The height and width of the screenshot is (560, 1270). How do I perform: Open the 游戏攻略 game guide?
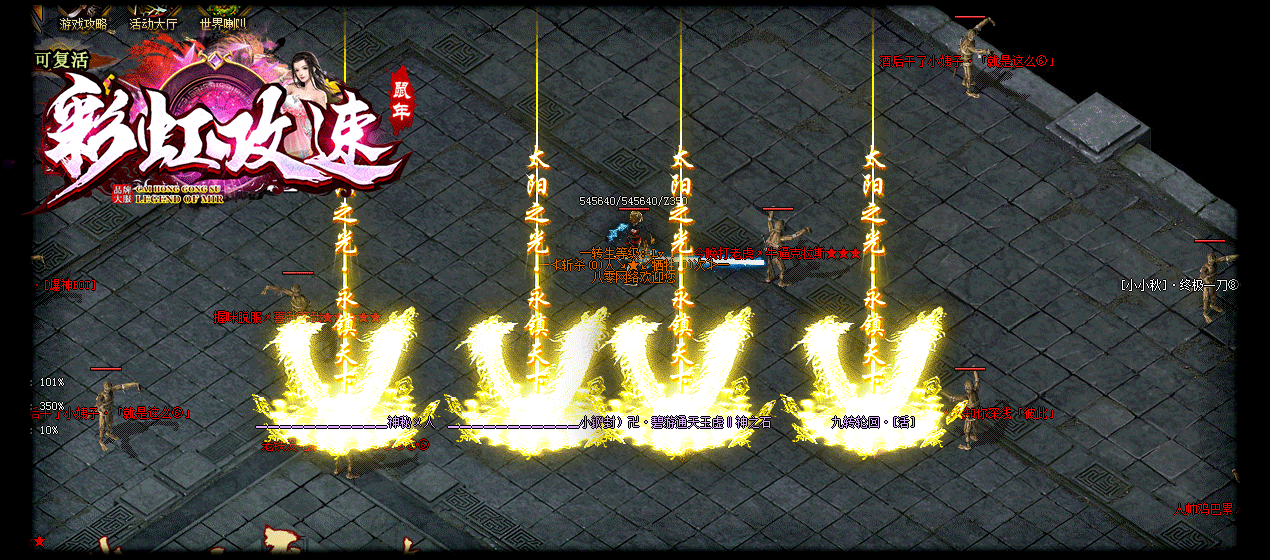[x=83, y=23]
